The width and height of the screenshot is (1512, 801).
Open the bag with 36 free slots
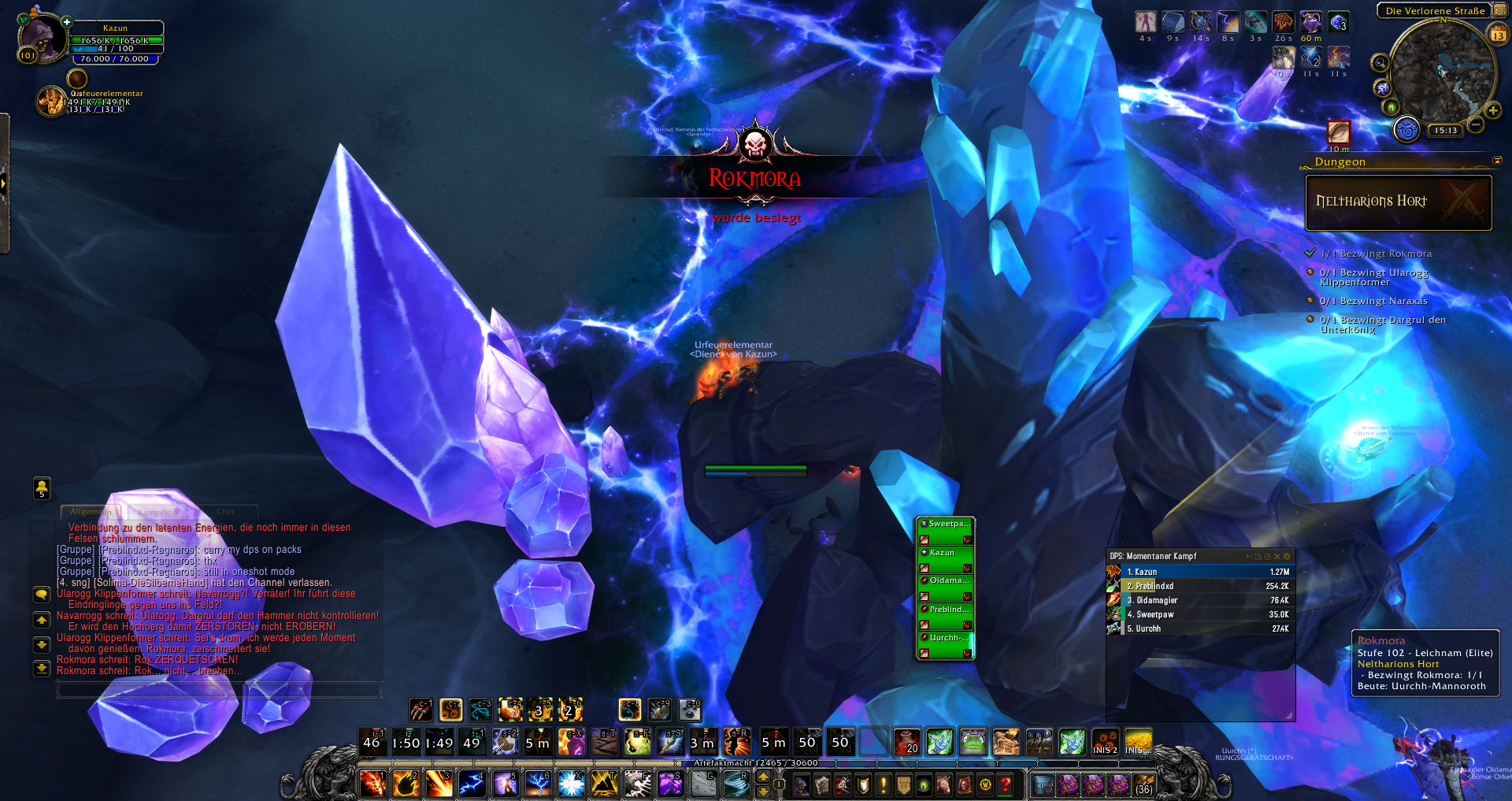(1143, 784)
